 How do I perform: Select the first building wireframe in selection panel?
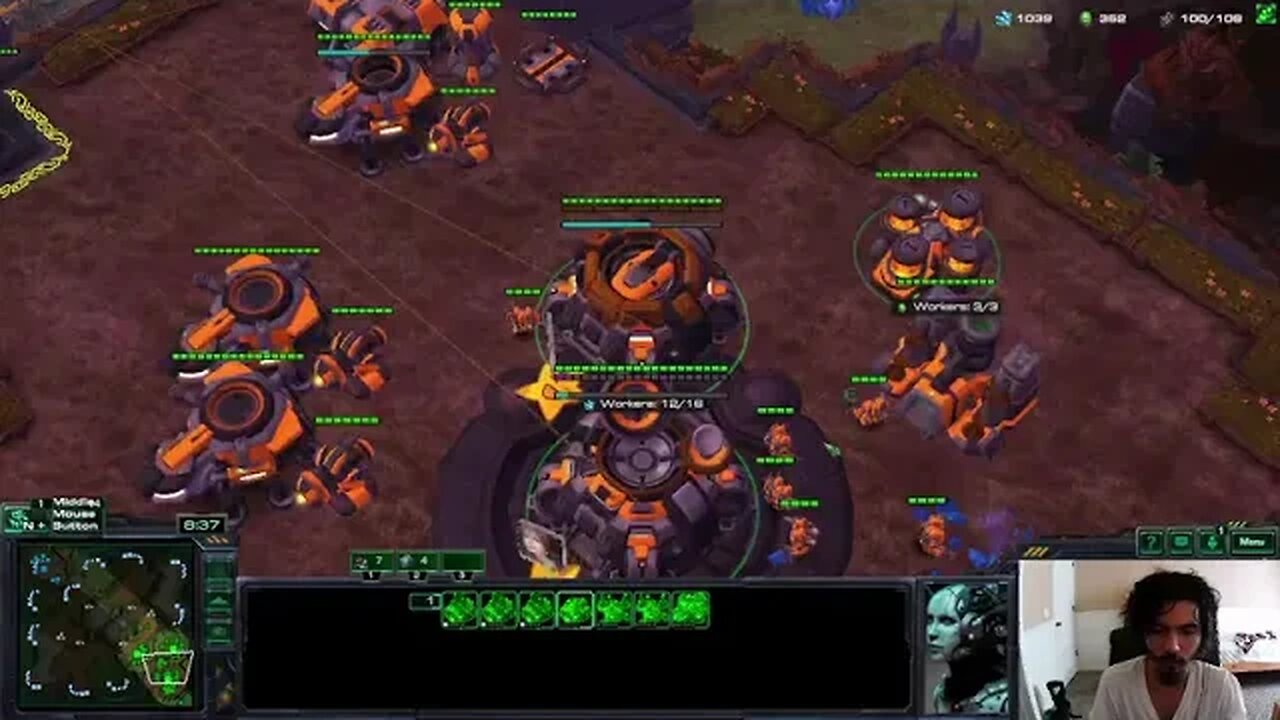coord(460,609)
